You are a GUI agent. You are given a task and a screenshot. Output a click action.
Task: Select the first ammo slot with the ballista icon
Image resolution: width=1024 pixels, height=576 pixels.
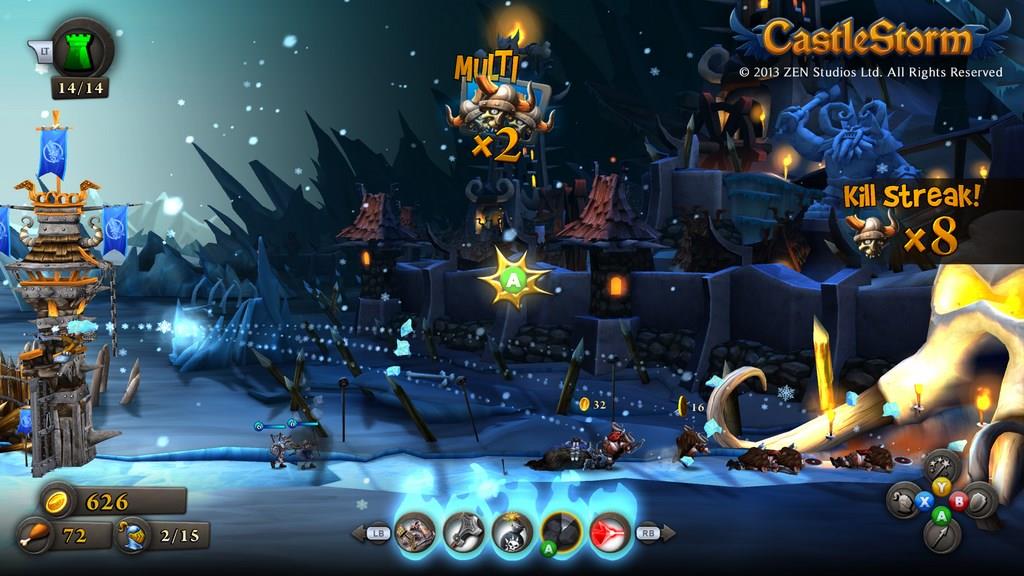click(x=415, y=533)
